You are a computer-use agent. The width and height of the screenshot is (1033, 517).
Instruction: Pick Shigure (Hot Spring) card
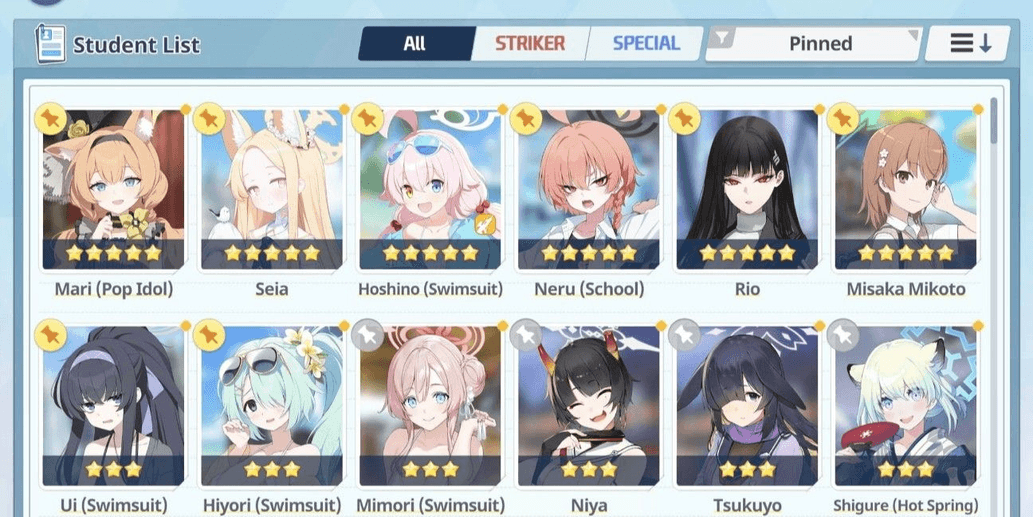point(906,405)
